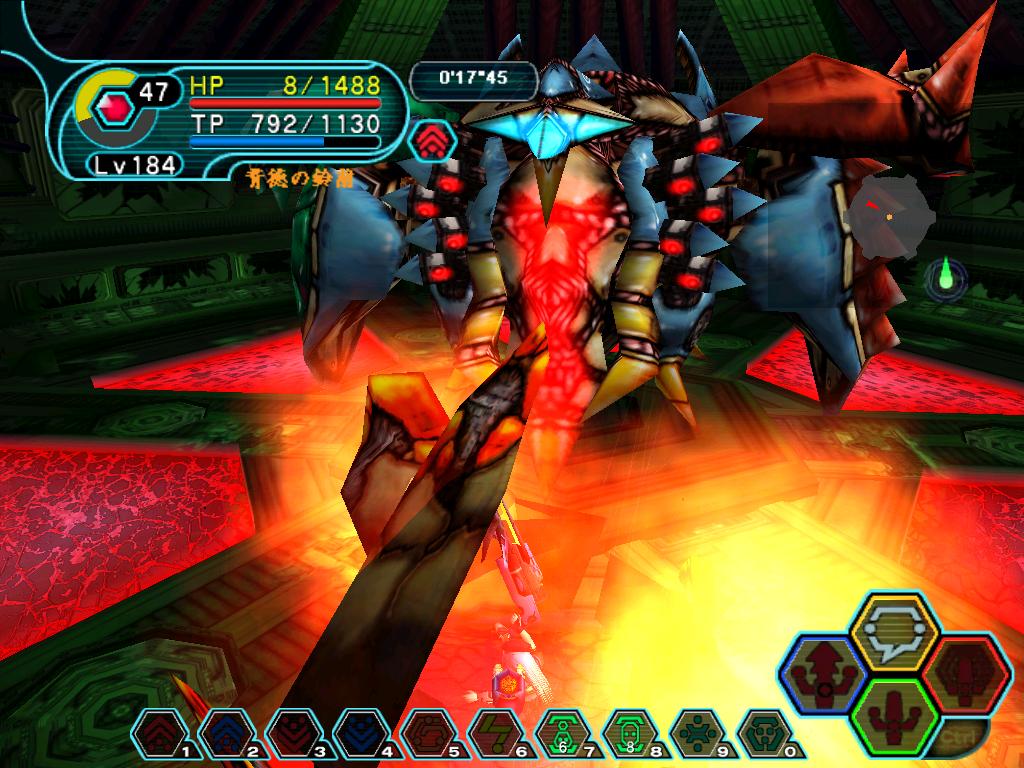
Task: Trigger the slot 5 red circuit technique
Action: coord(424,733)
